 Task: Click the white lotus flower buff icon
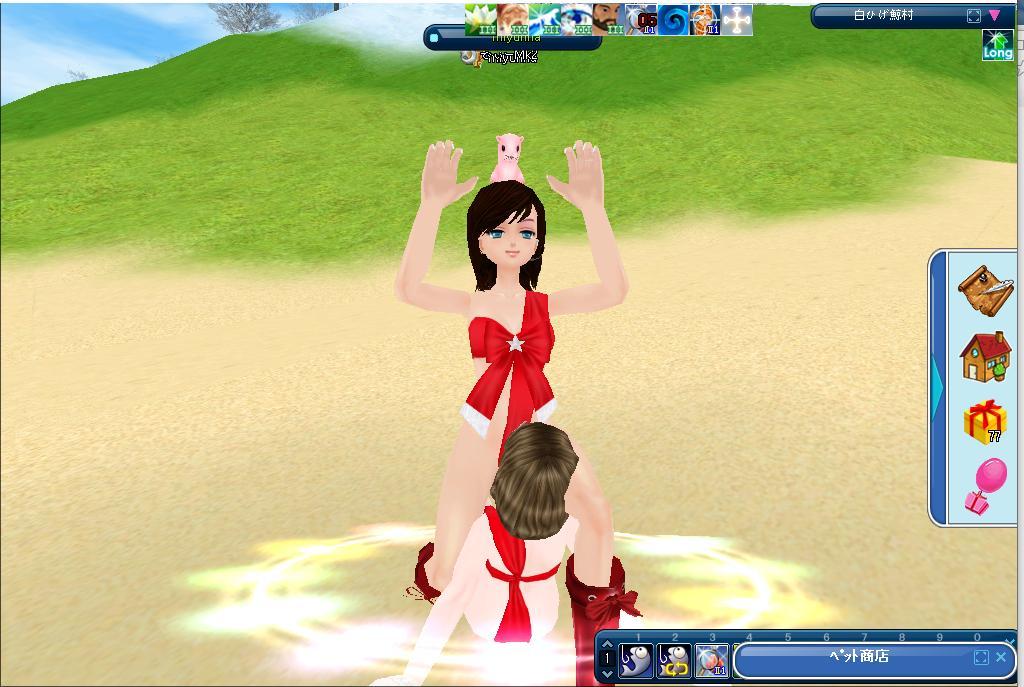coord(480,19)
